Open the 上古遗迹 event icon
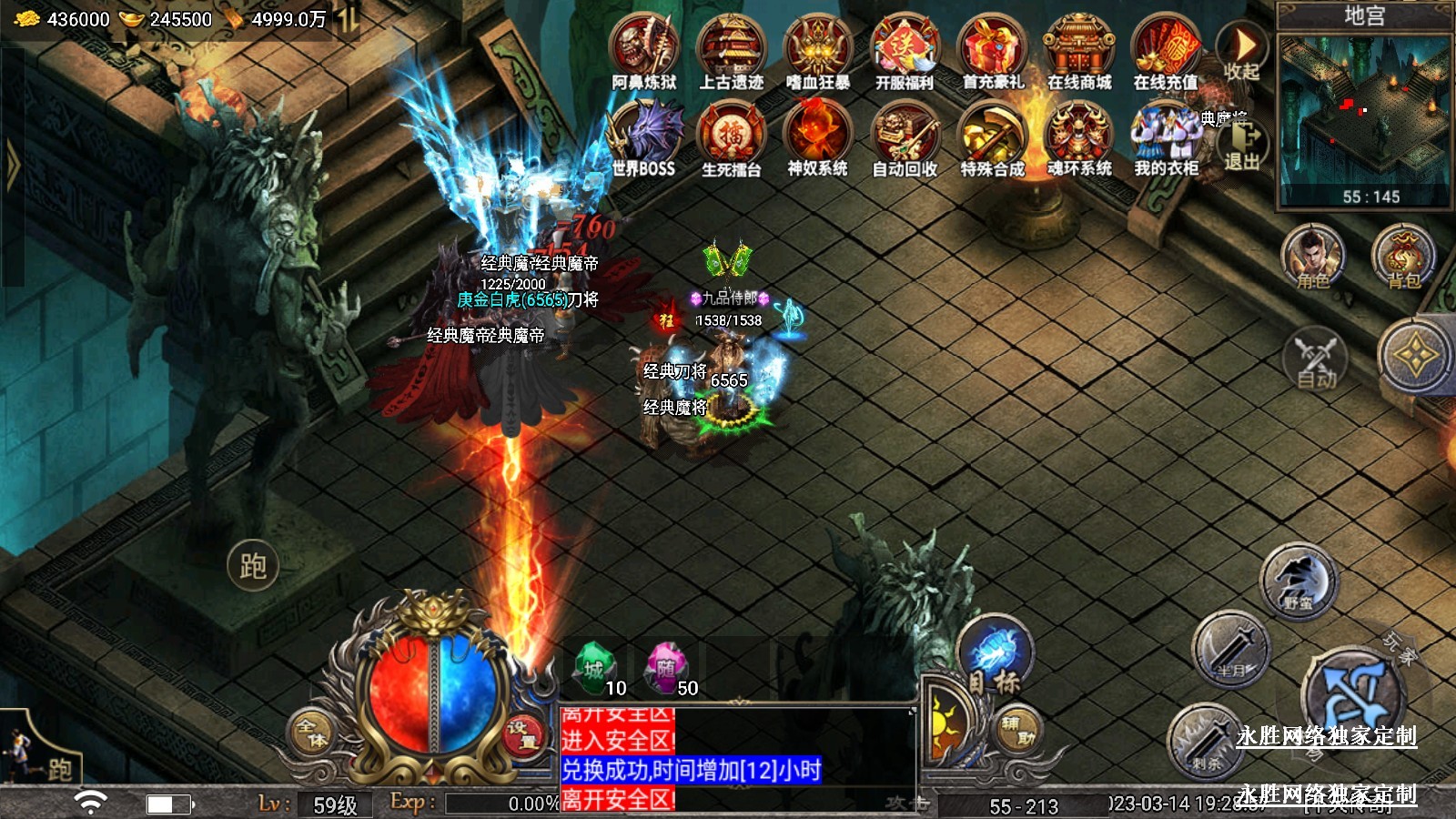 (x=731, y=52)
